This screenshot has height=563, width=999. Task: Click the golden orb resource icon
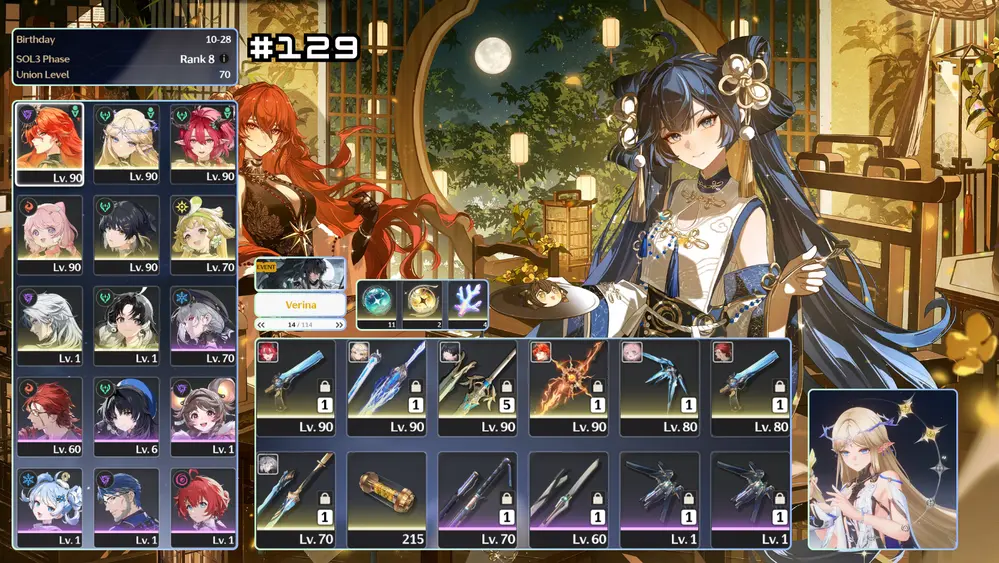422,300
